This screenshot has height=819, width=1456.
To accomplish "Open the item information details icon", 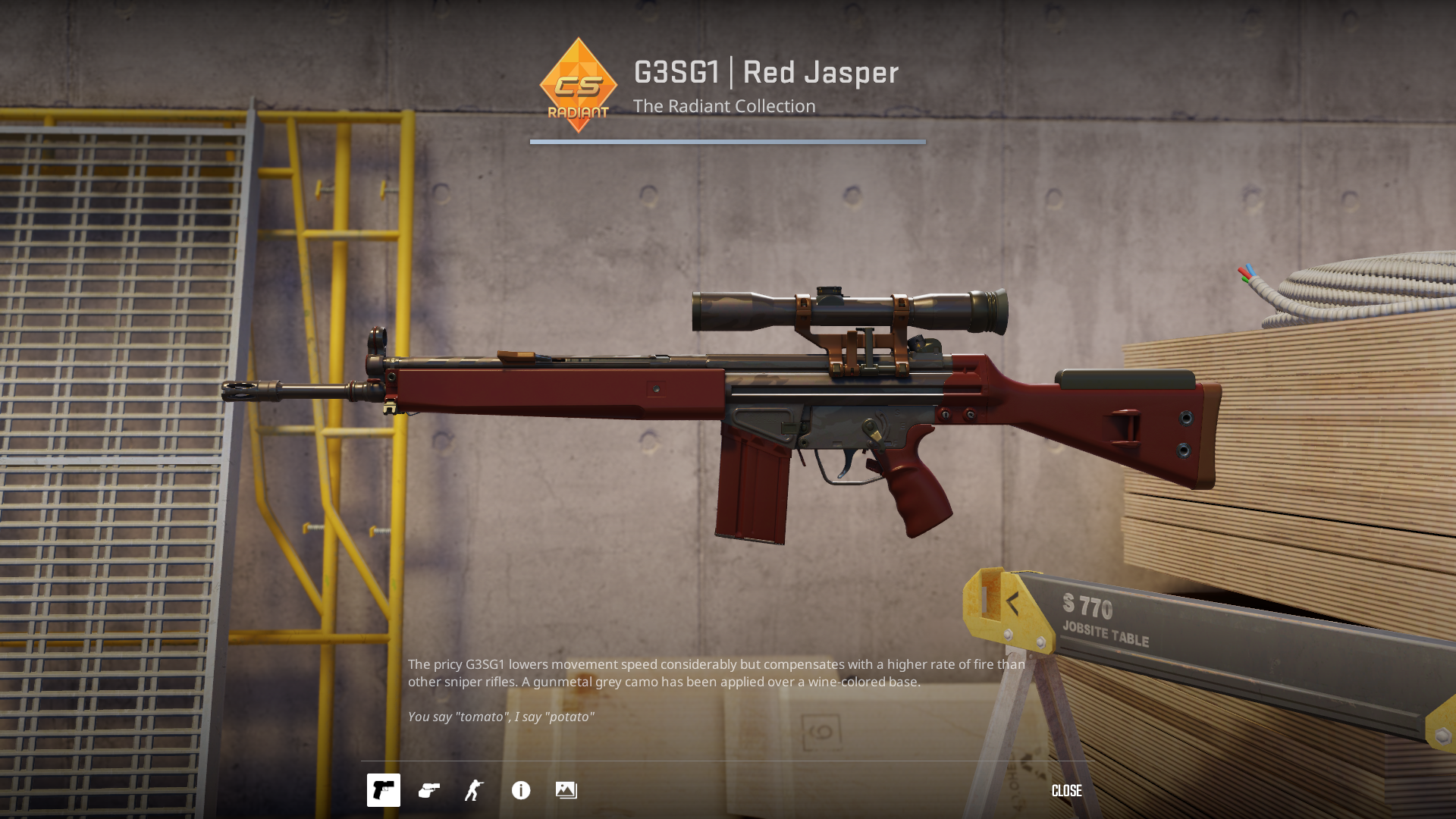I will [521, 790].
